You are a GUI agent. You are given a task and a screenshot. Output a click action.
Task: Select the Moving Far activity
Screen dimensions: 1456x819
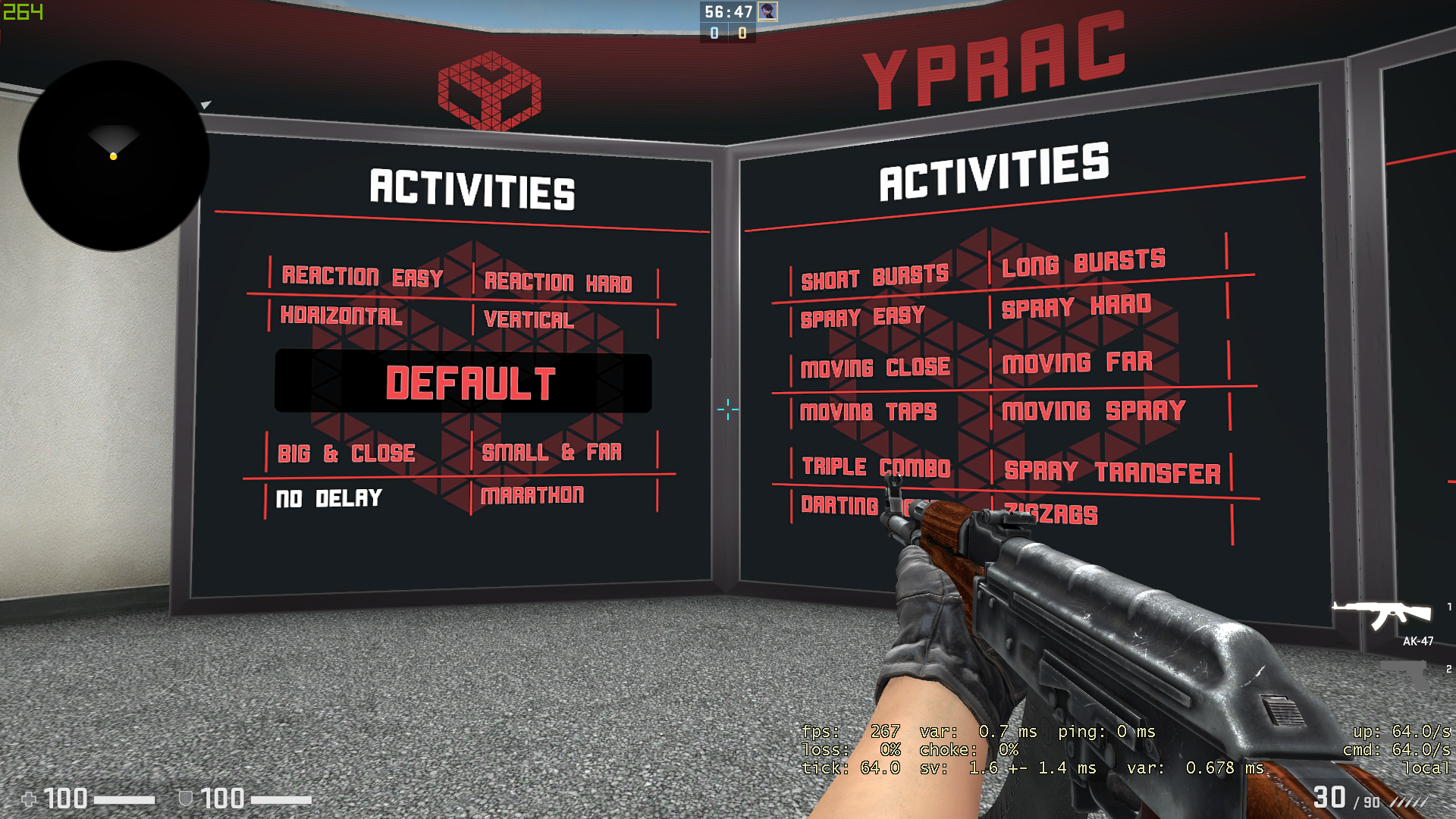[x=1077, y=362]
